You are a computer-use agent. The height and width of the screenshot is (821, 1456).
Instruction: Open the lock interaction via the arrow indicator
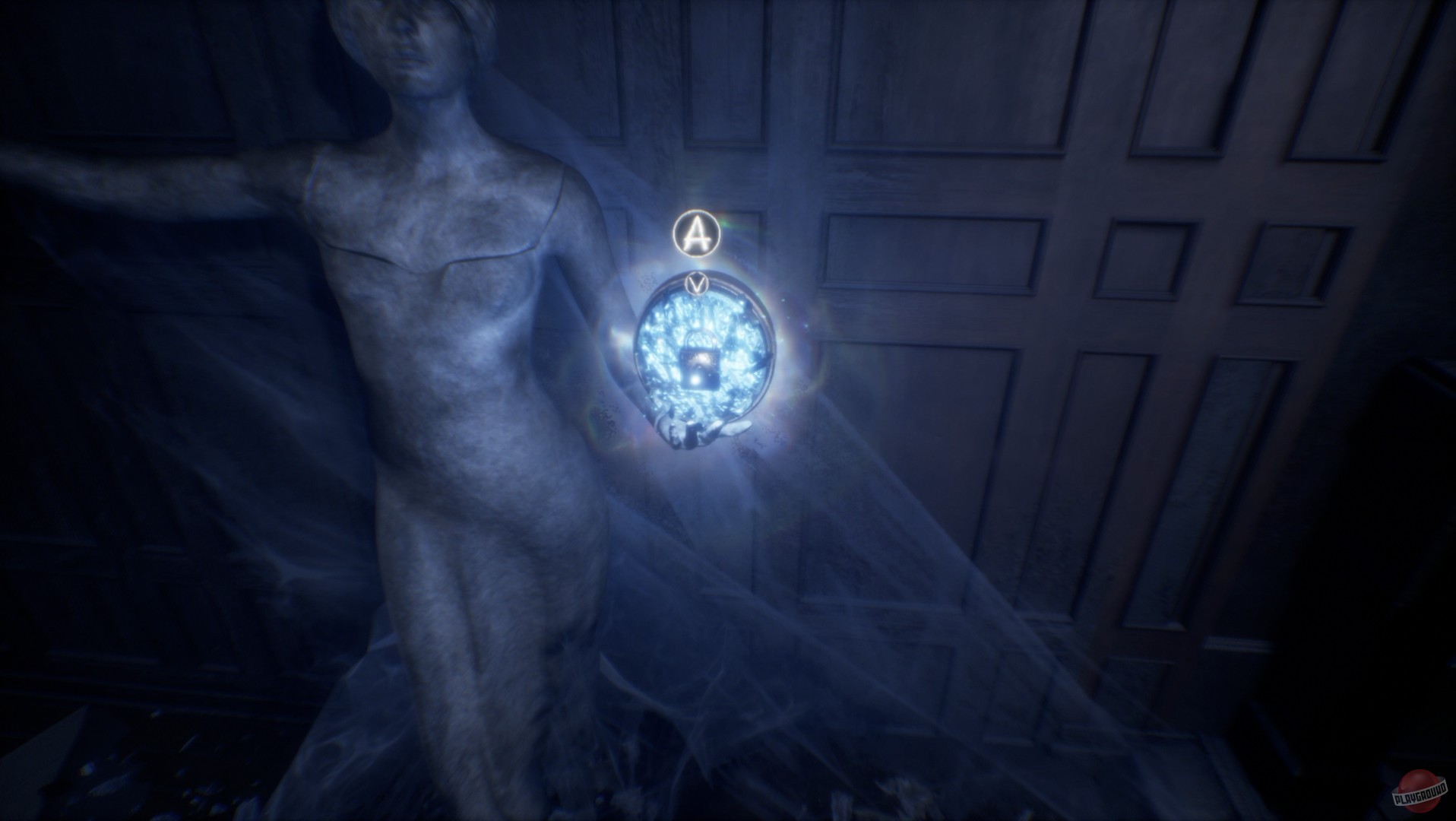pyautogui.click(x=698, y=282)
